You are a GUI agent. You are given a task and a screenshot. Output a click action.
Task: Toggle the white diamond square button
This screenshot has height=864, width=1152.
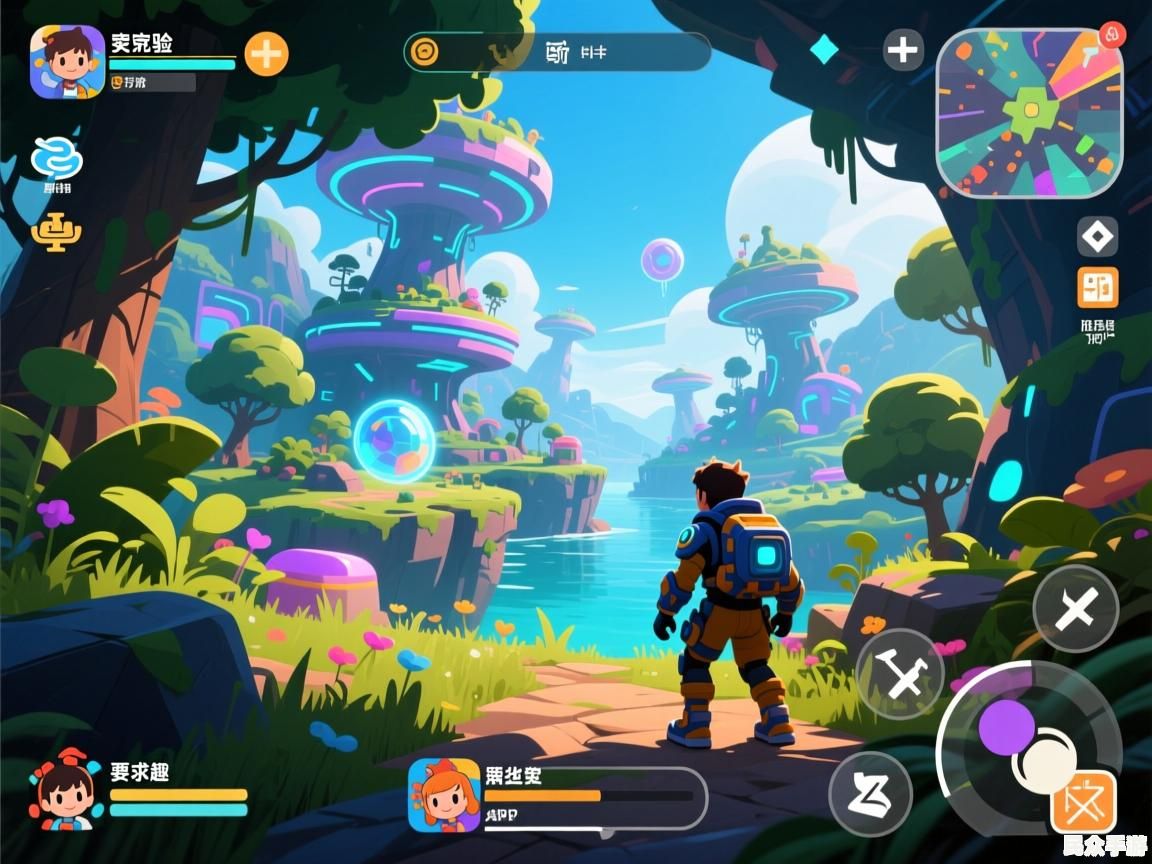coord(1097,237)
